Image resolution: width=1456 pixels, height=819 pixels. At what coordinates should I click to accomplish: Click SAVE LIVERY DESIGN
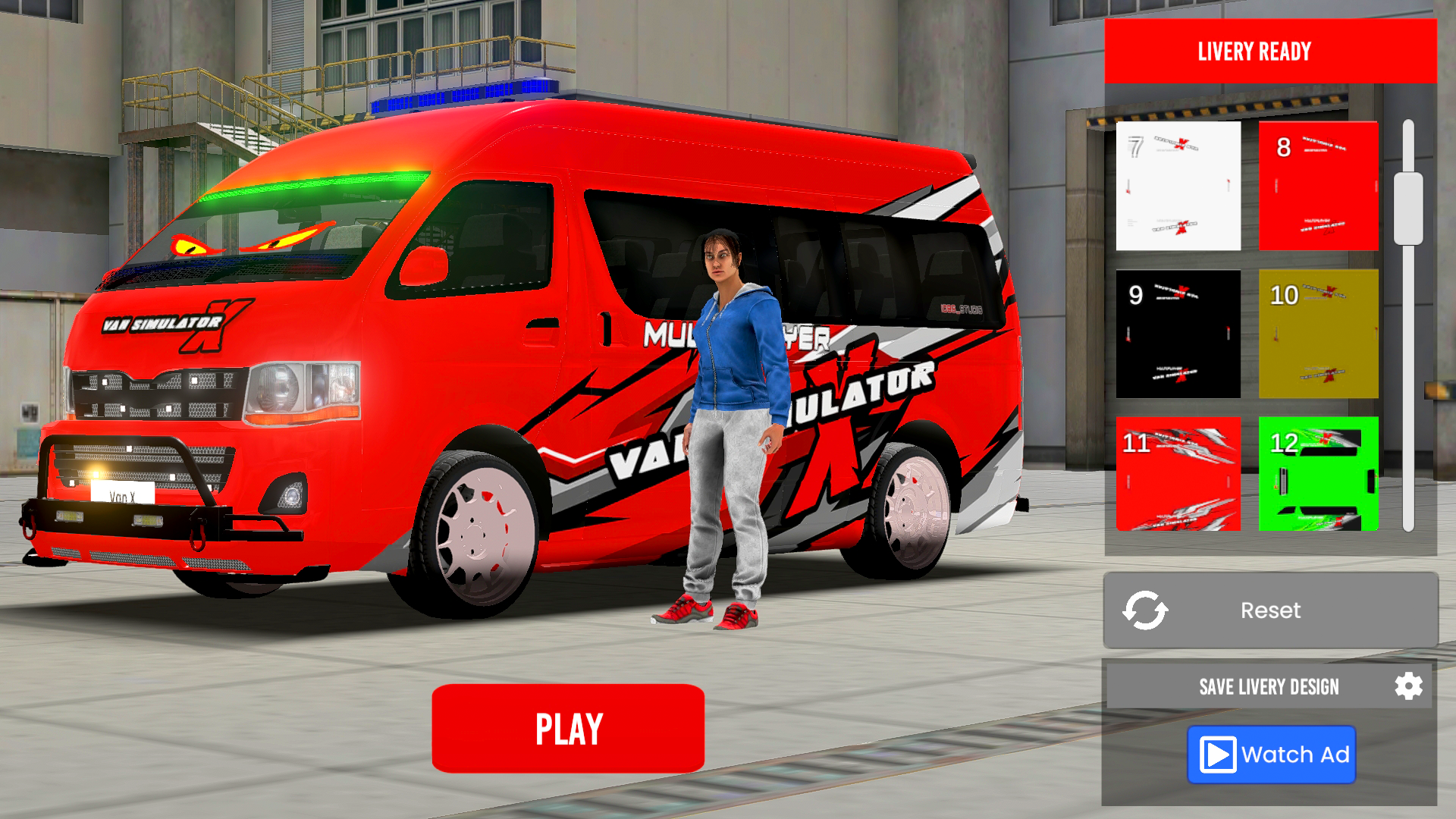pyautogui.click(x=1270, y=686)
